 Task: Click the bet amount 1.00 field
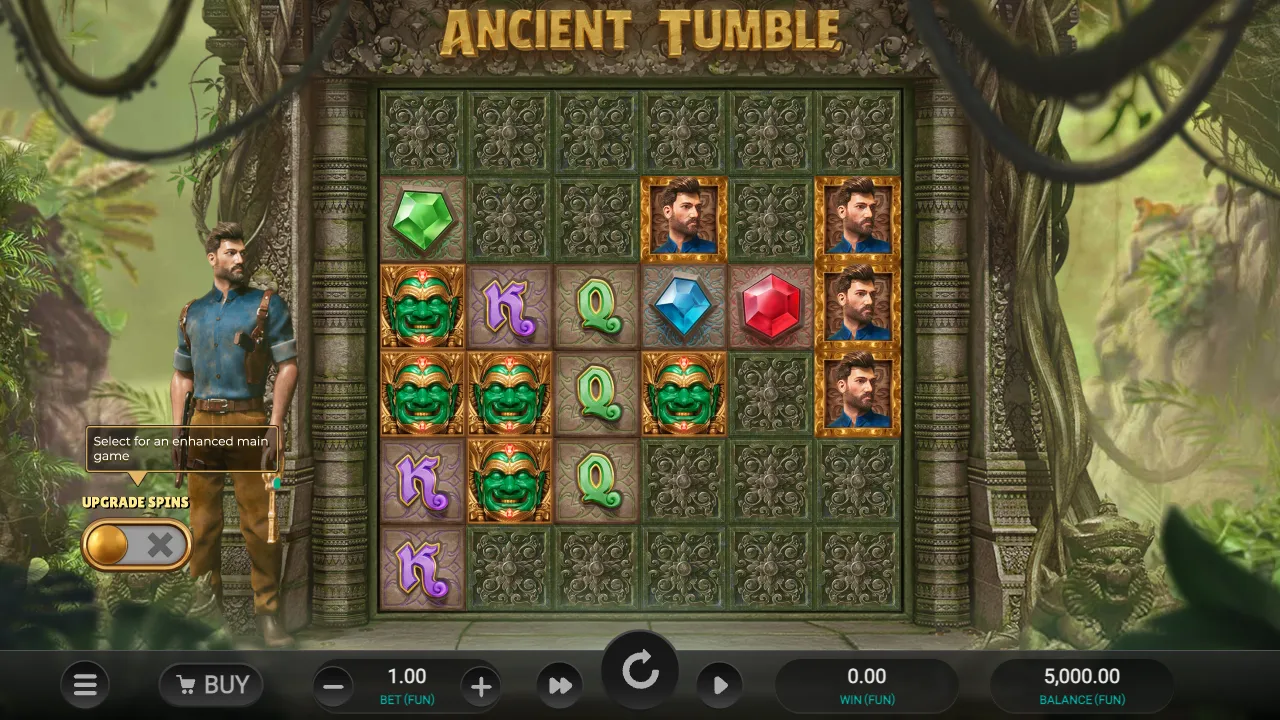coord(406,677)
